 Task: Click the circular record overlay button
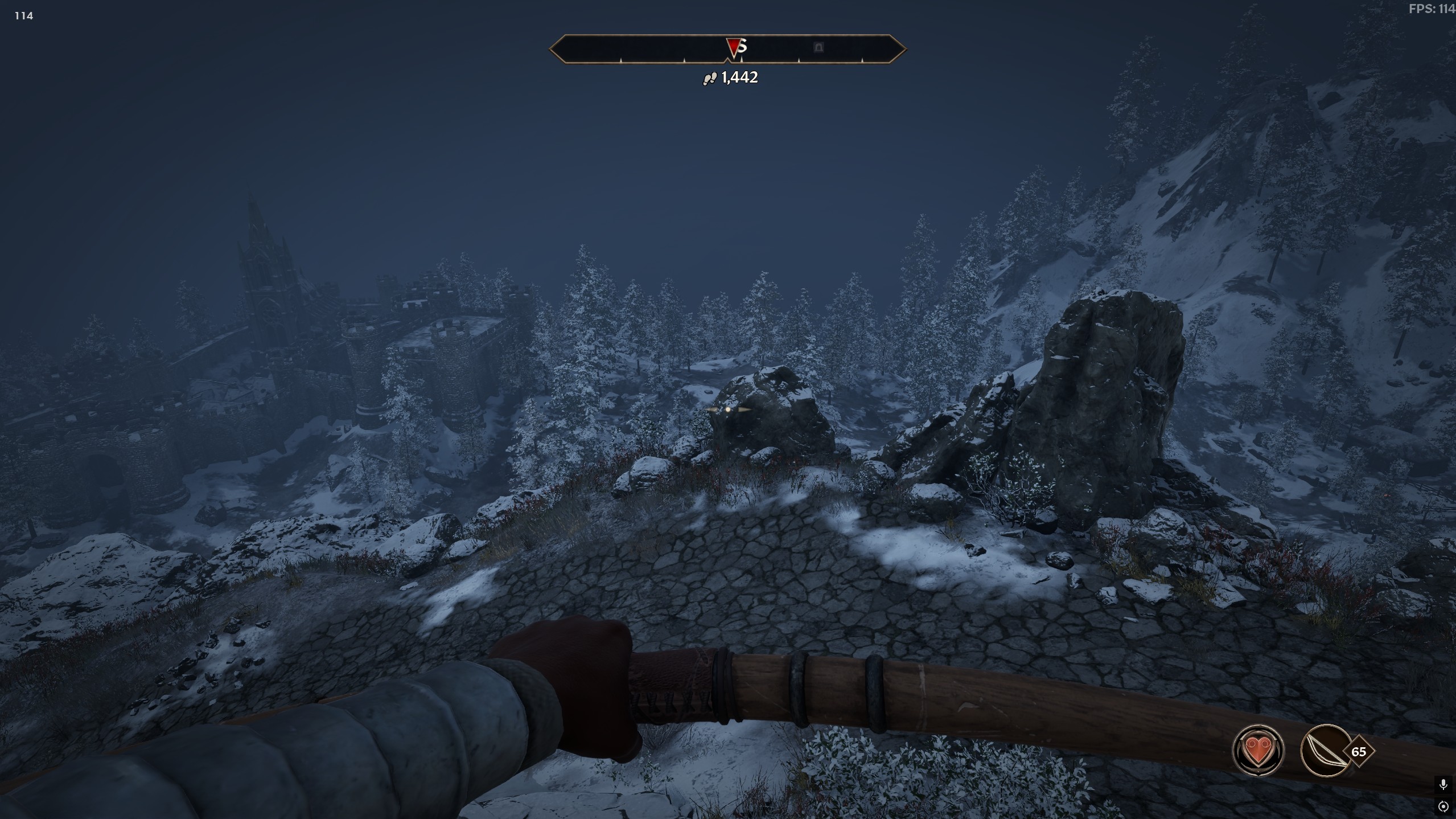pos(1443,806)
